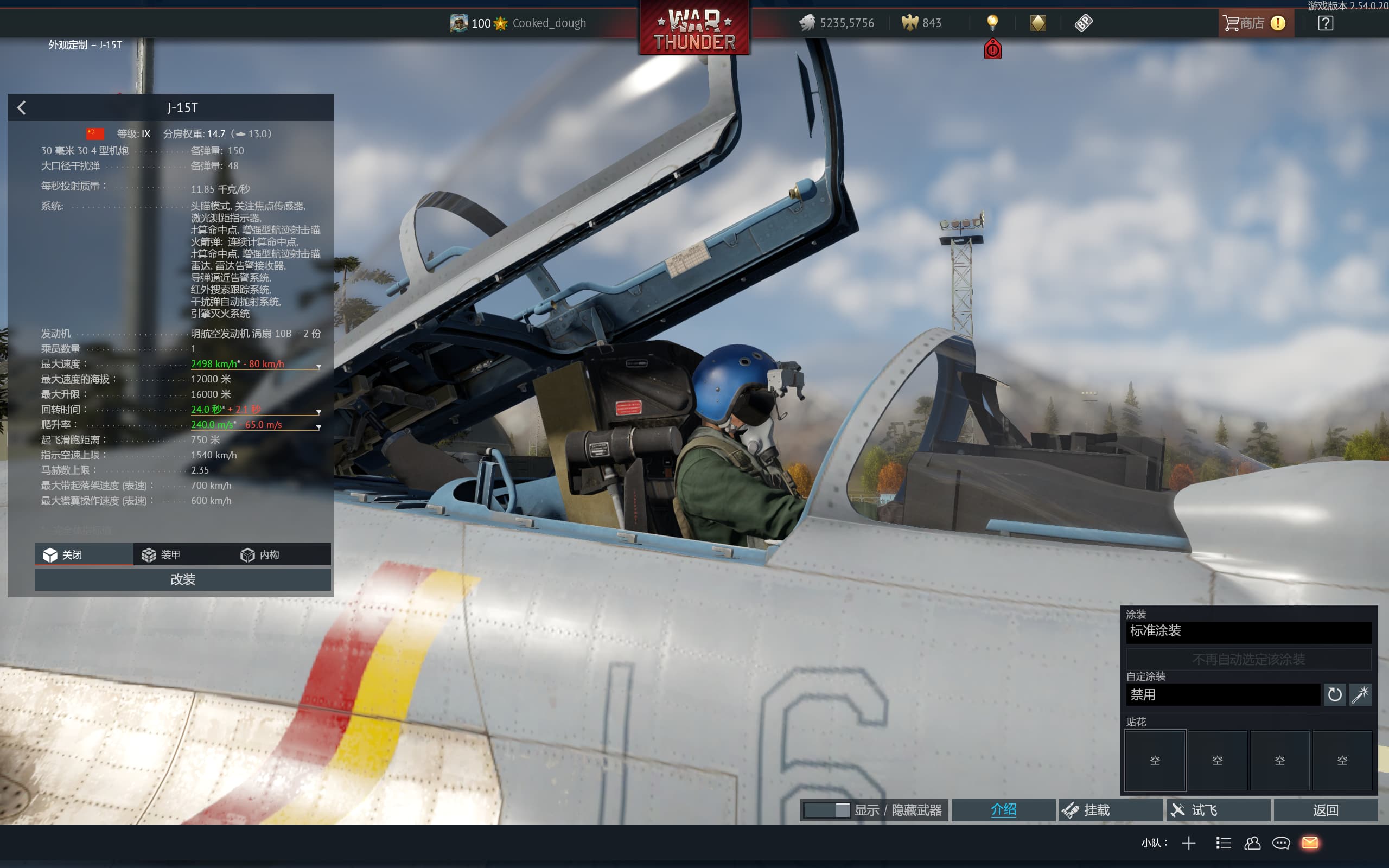Open the BP battle pass icon
The width and height of the screenshot is (1389, 868).
click(x=1083, y=23)
